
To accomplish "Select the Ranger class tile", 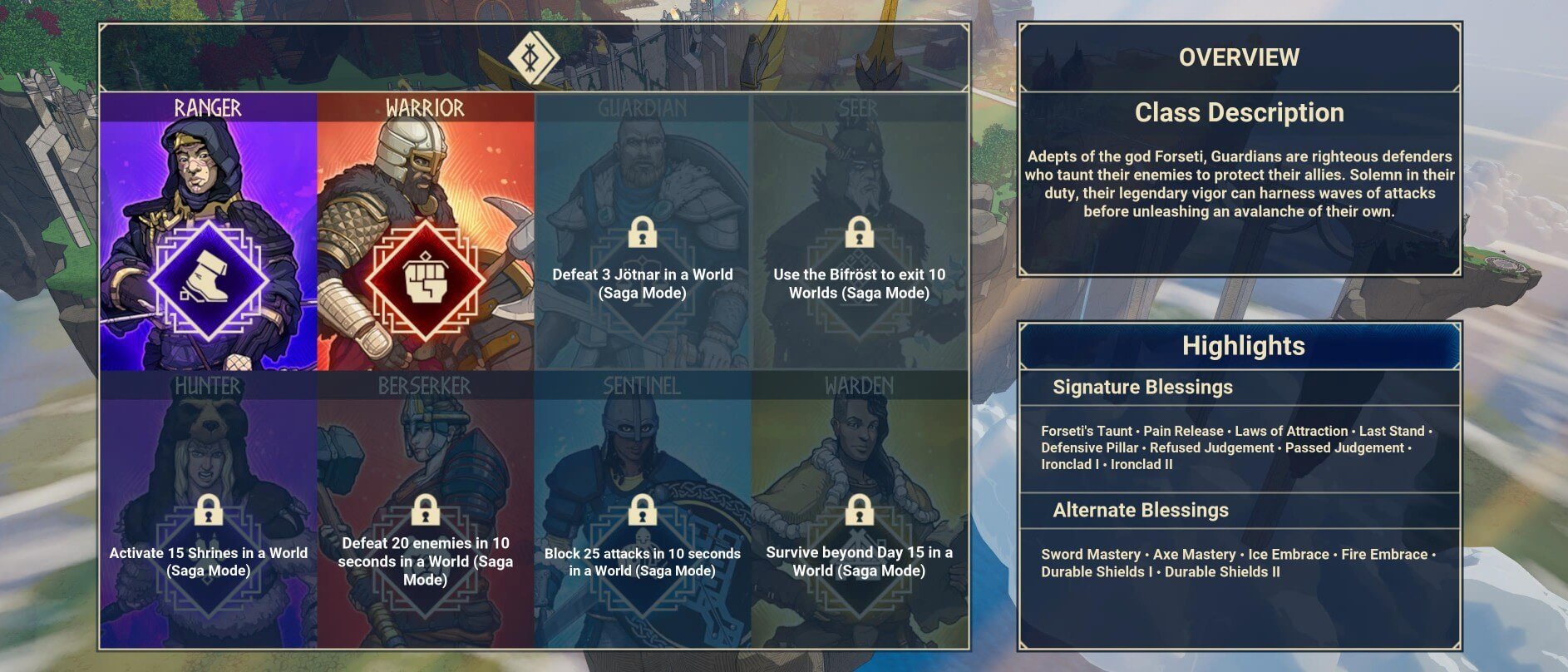I will (208, 233).
